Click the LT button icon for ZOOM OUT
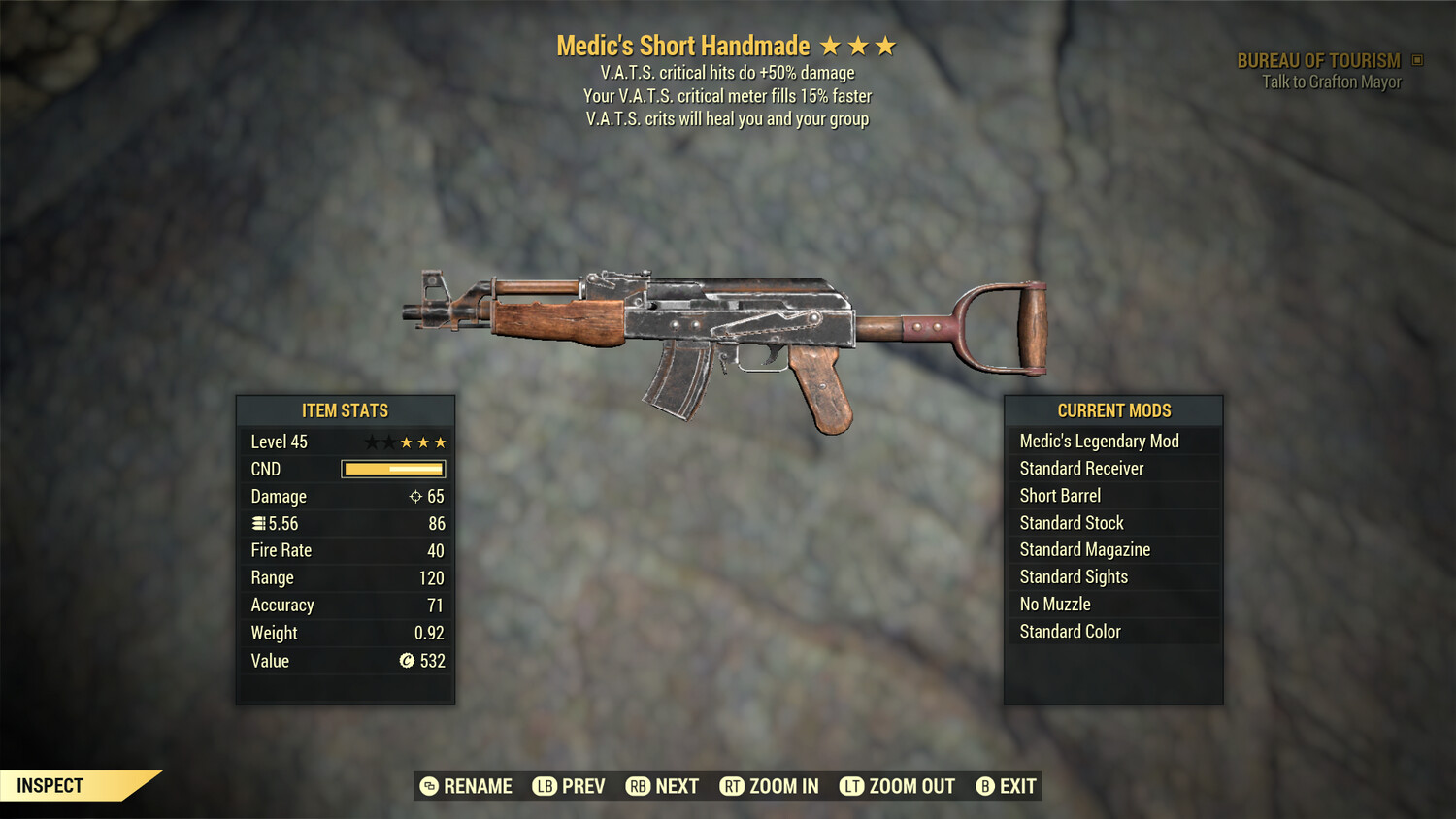Screen dimensions: 1456x819 [851, 786]
